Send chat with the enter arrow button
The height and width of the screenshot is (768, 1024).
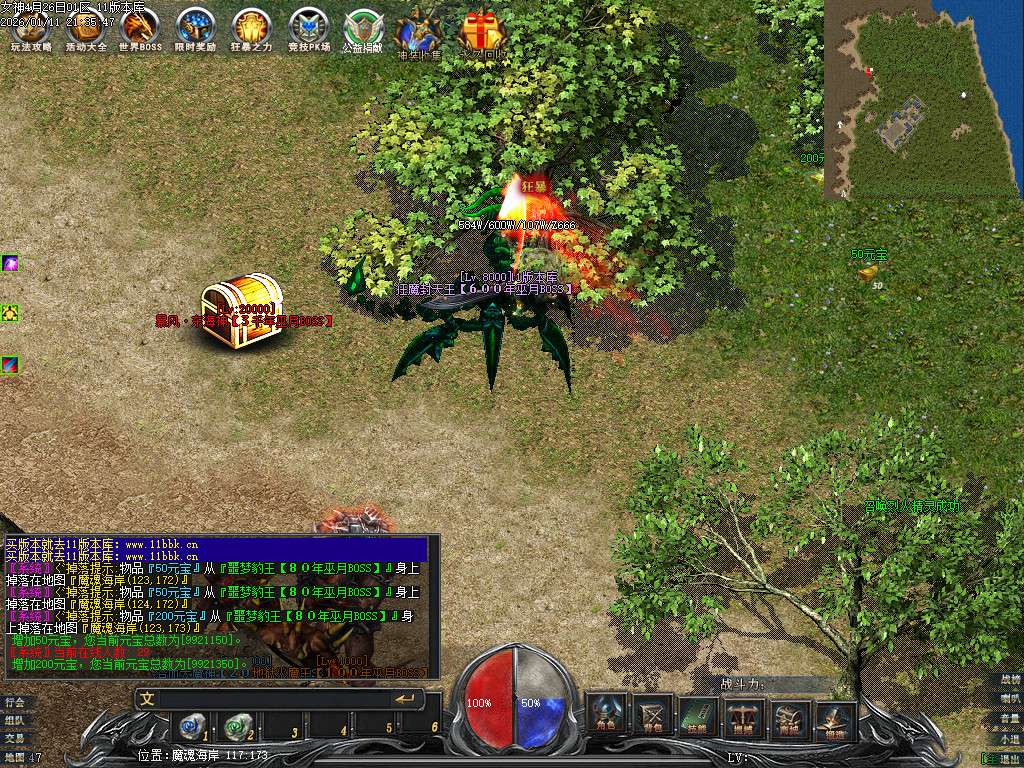click(x=405, y=699)
